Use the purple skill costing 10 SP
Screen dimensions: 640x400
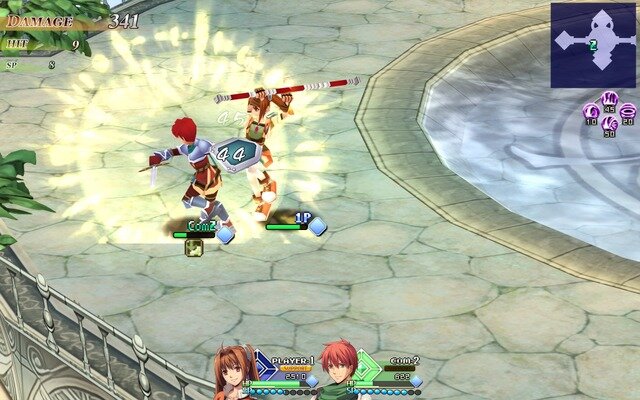(590, 111)
